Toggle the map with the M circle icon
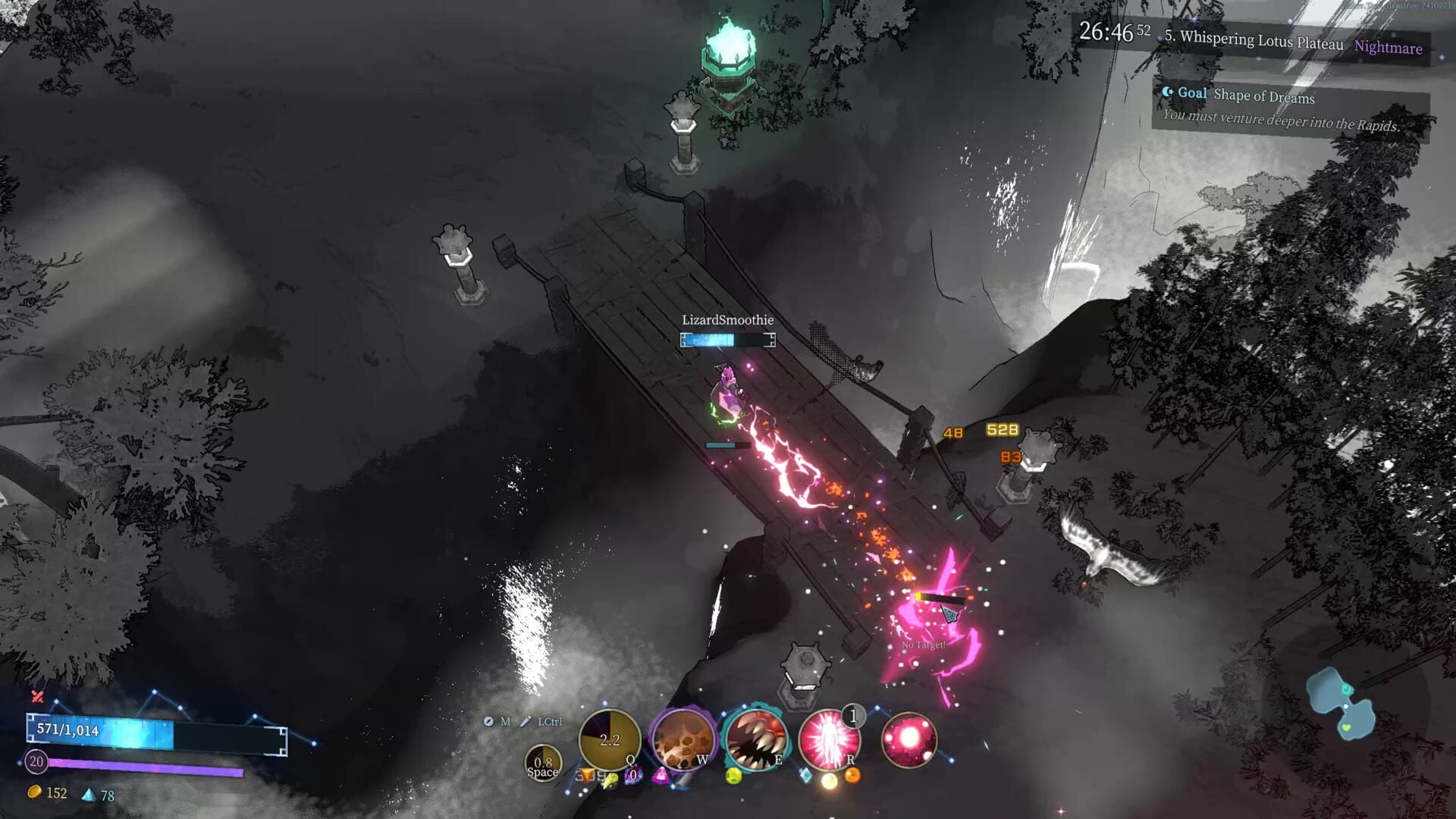The image size is (1456, 819). (488, 723)
